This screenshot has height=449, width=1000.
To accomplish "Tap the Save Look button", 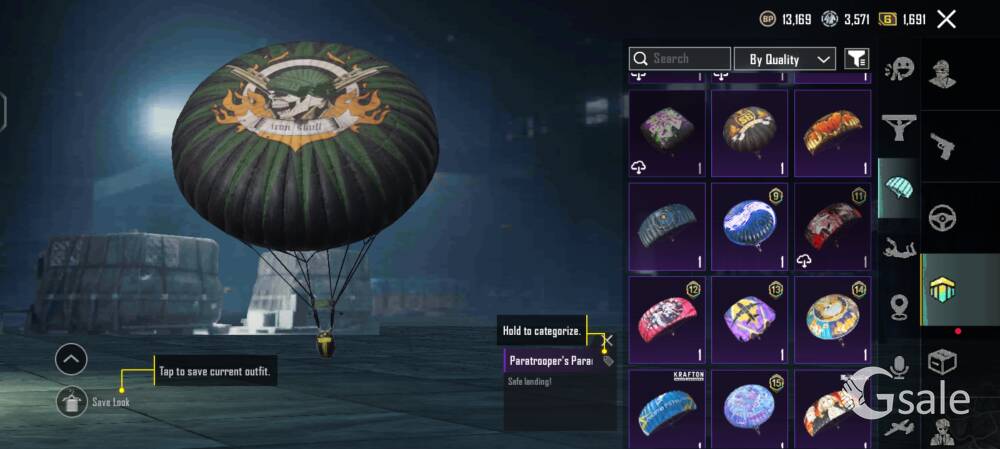I will 72,402.
